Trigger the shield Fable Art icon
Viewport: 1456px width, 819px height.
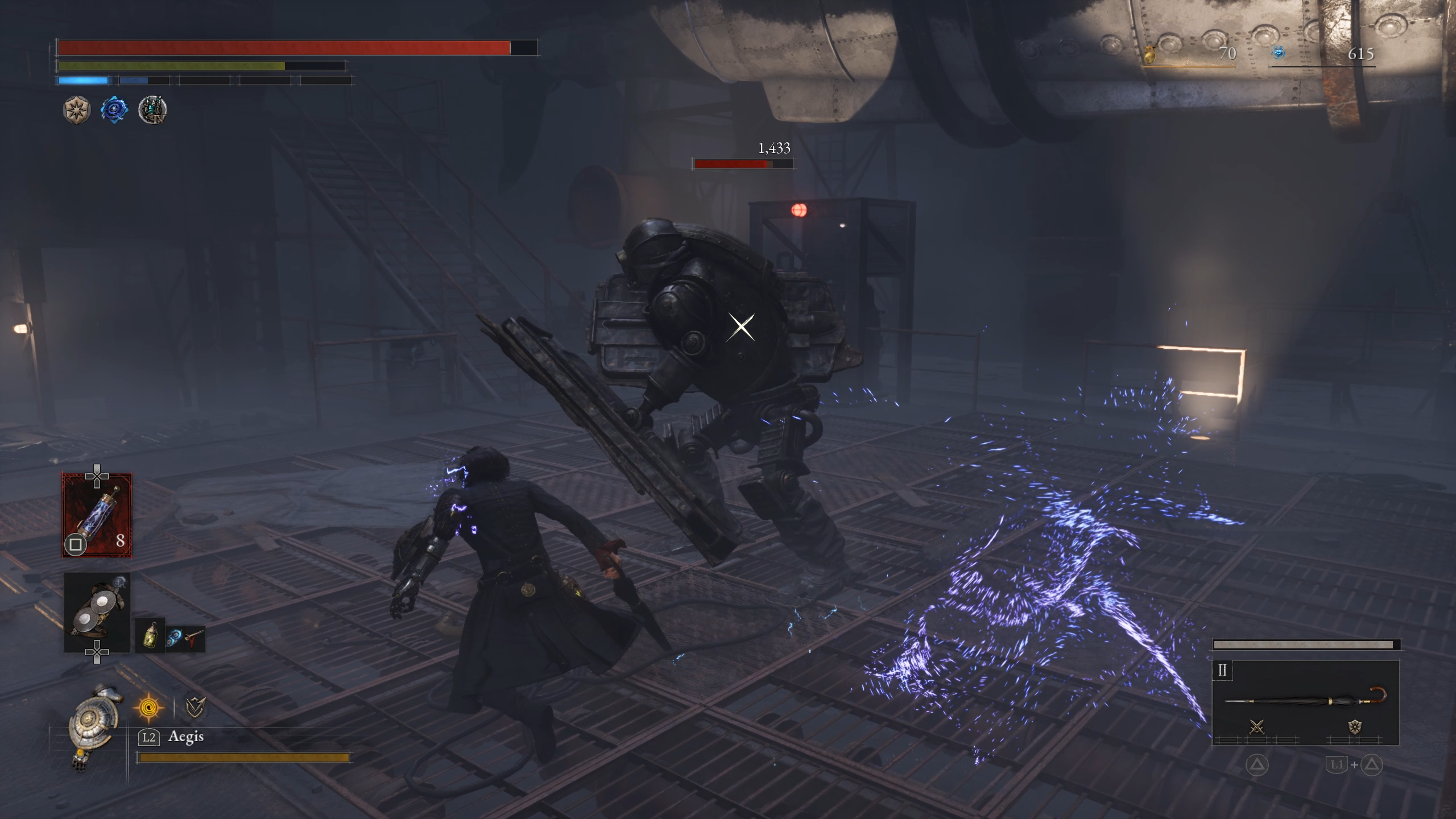pos(1355,727)
